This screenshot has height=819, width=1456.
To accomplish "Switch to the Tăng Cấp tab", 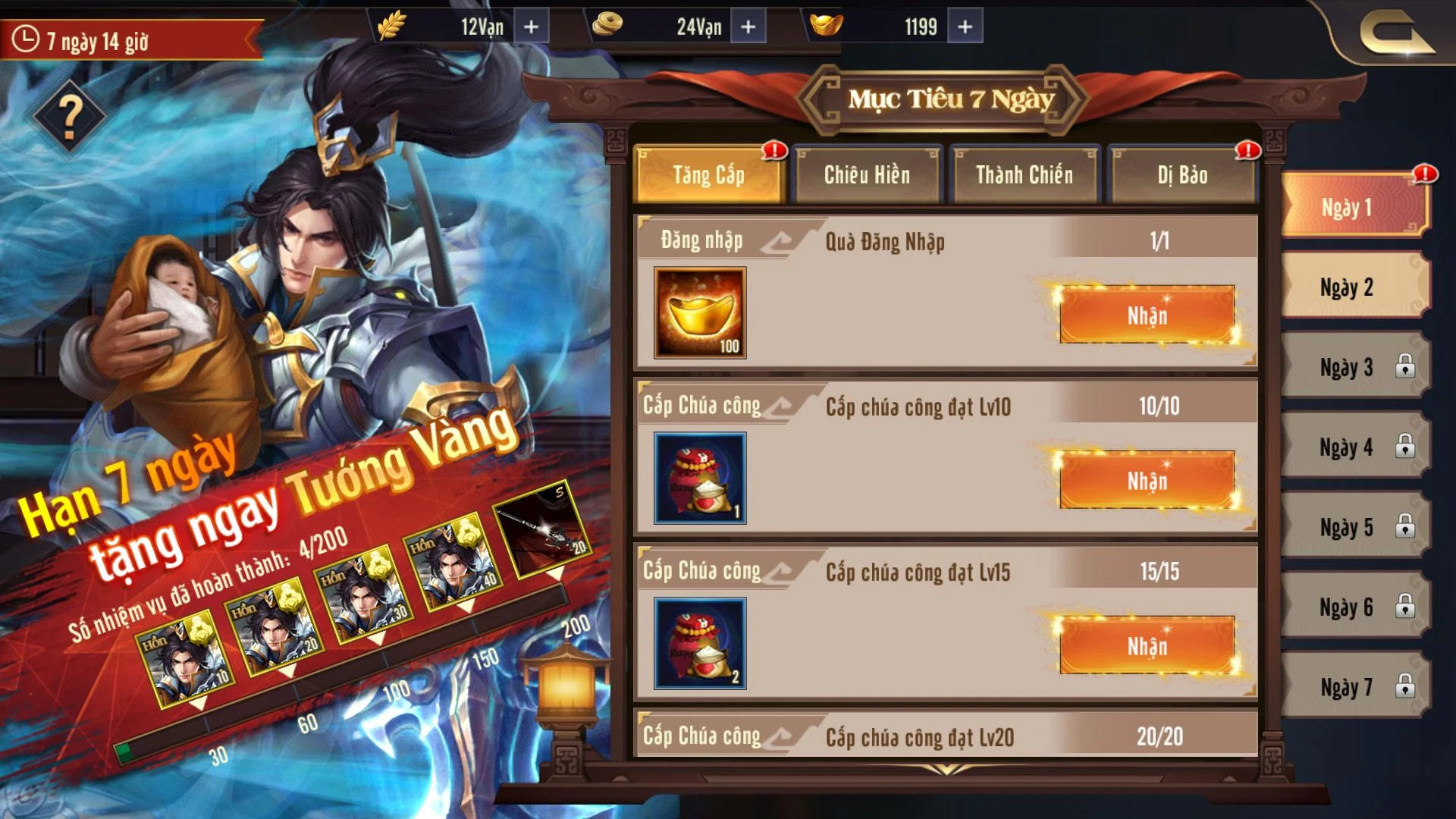I will point(709,175).
